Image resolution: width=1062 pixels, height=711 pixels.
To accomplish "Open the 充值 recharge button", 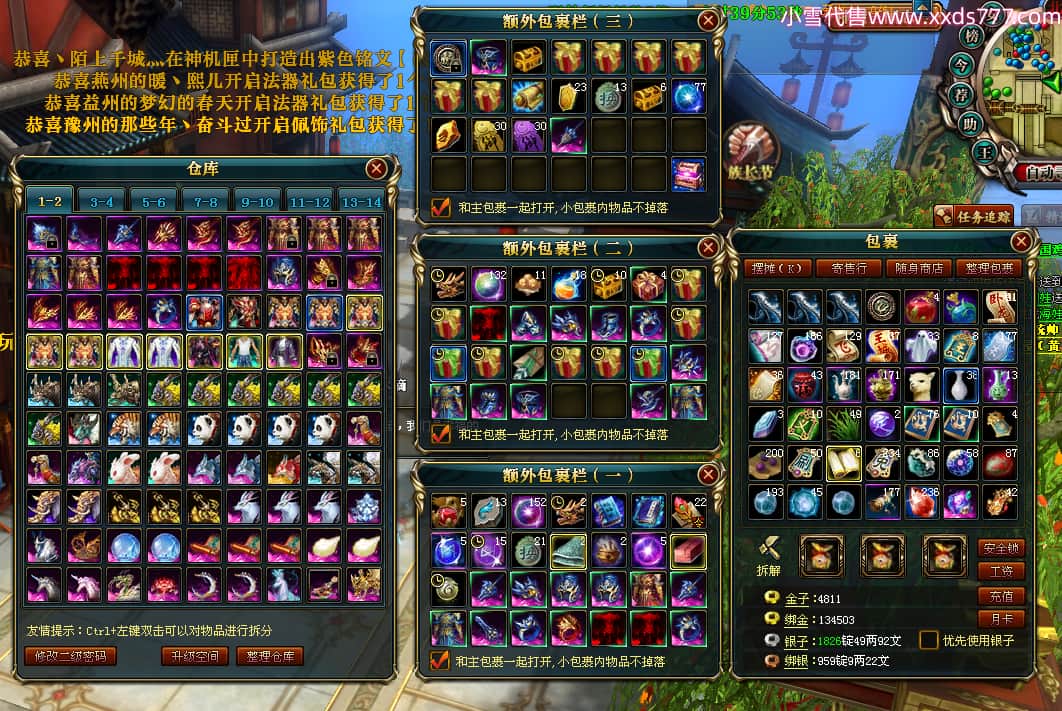I will [x=1000, y=596].
